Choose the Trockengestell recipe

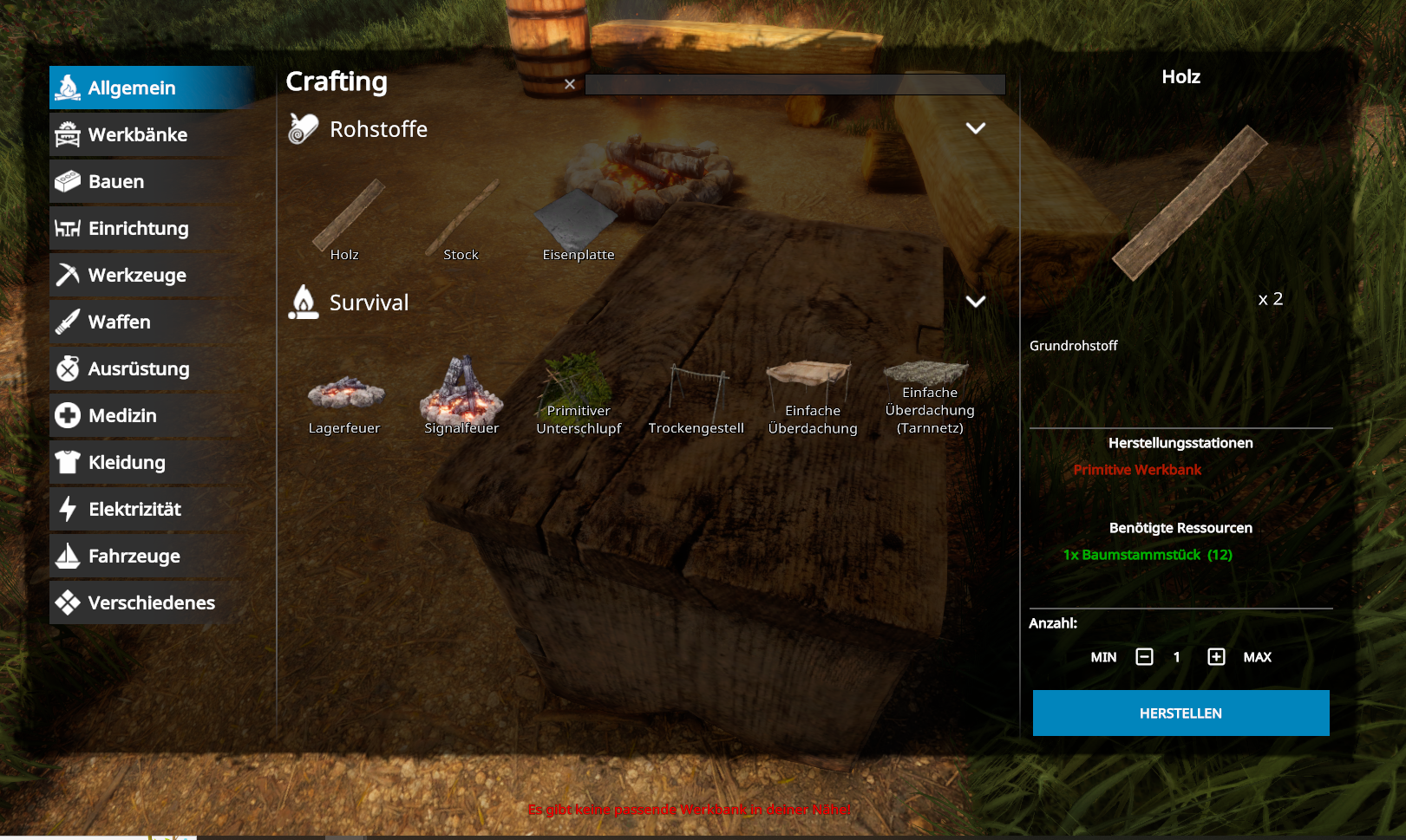[x=696, y=399]
